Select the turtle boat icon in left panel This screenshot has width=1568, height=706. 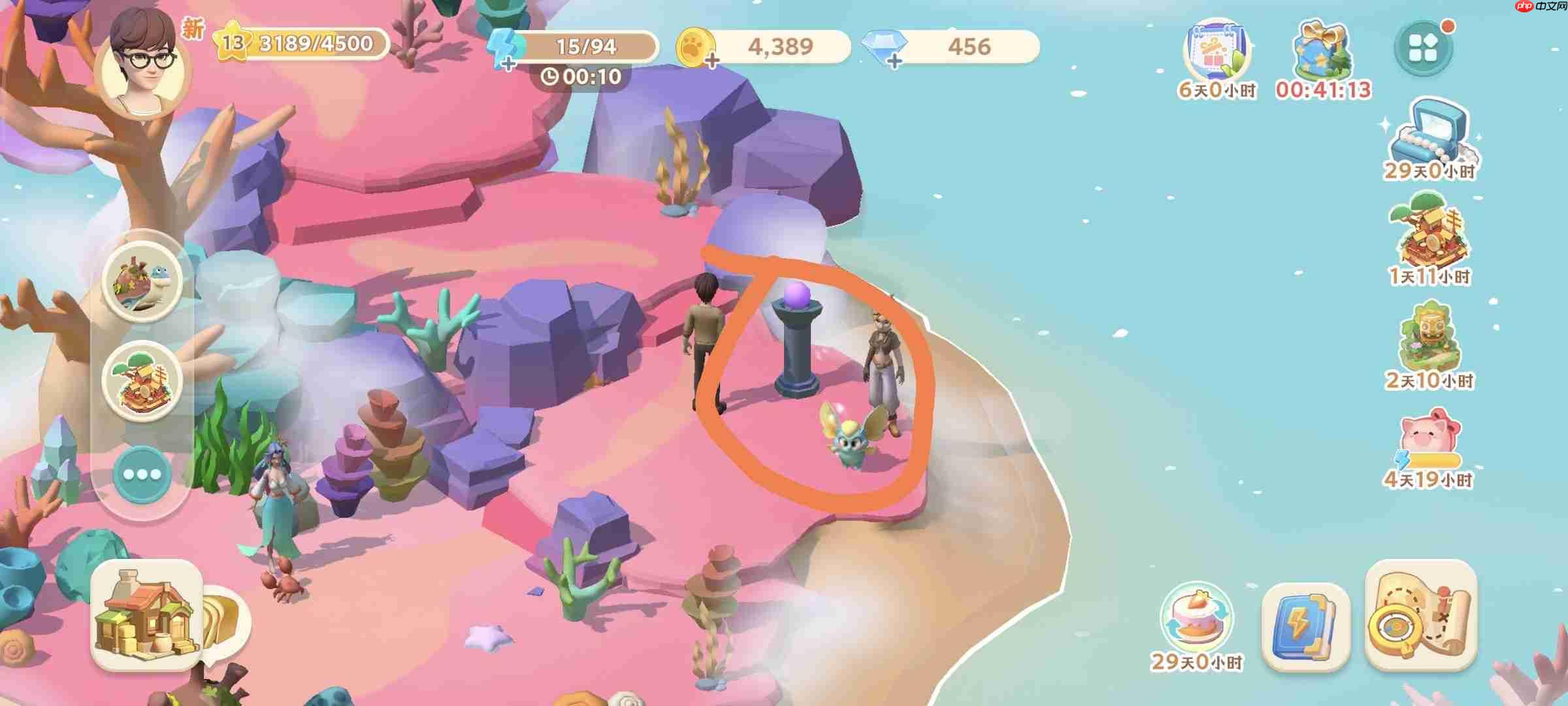point(145,284)
